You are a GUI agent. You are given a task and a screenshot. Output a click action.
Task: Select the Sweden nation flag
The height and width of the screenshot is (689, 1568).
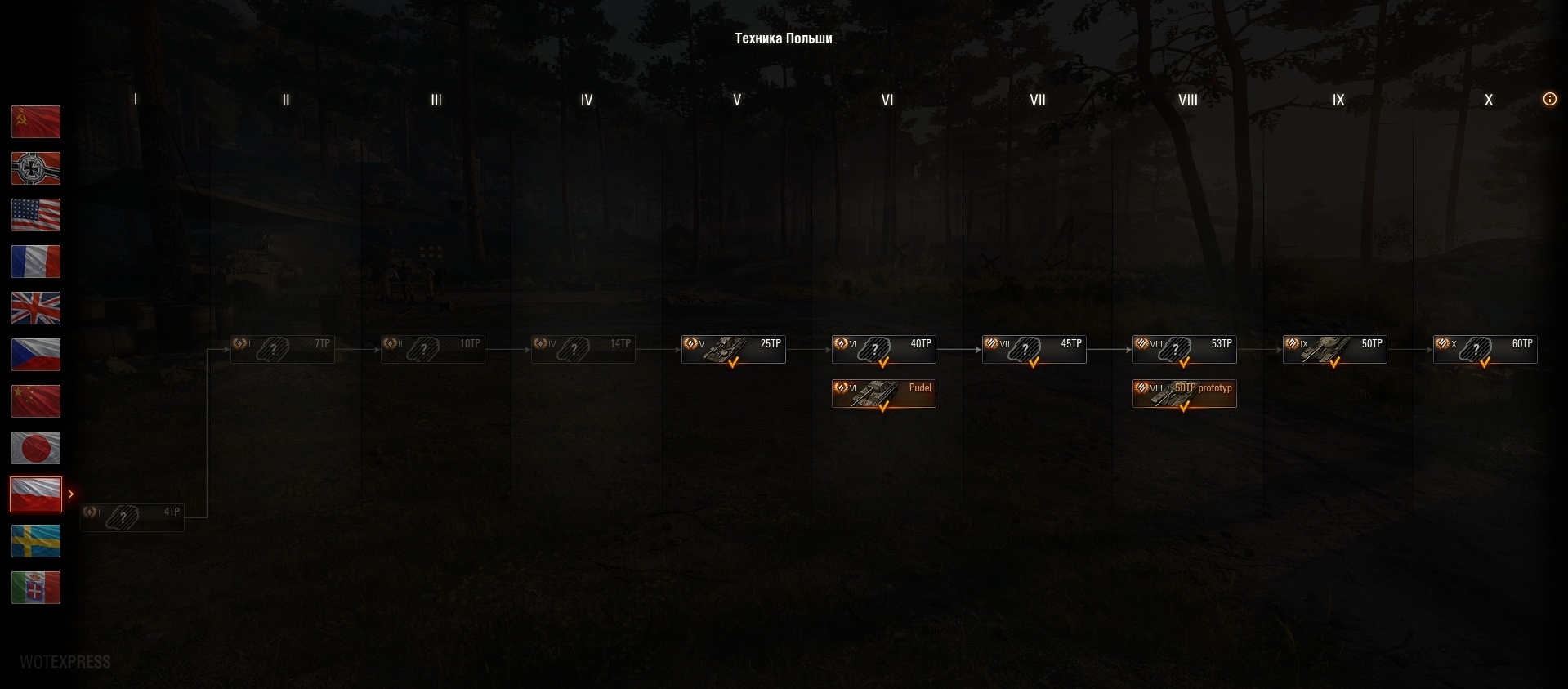pyautogui.click(x=36, y=541)
